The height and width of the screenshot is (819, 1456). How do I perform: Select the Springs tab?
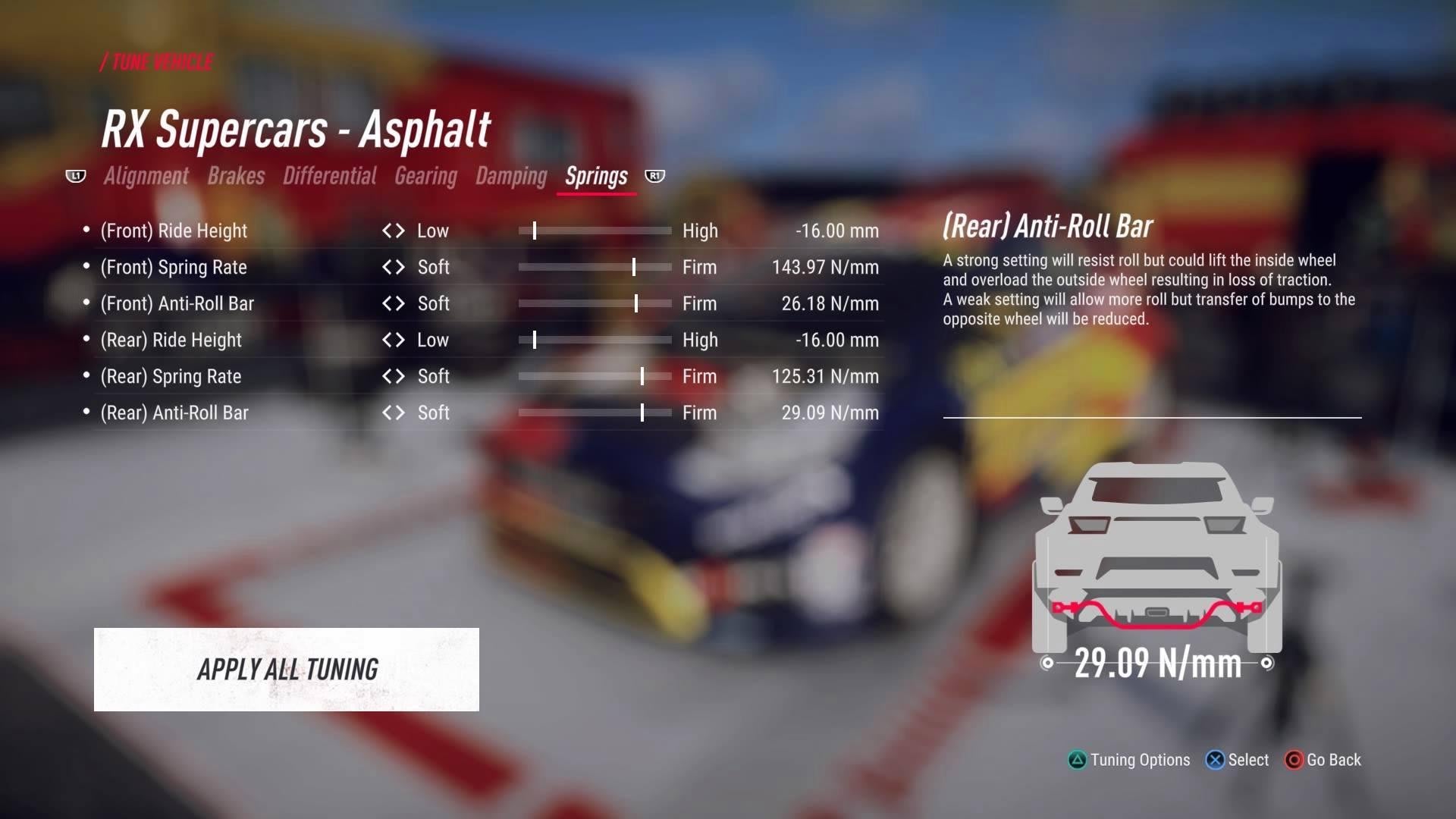(596, 176)
